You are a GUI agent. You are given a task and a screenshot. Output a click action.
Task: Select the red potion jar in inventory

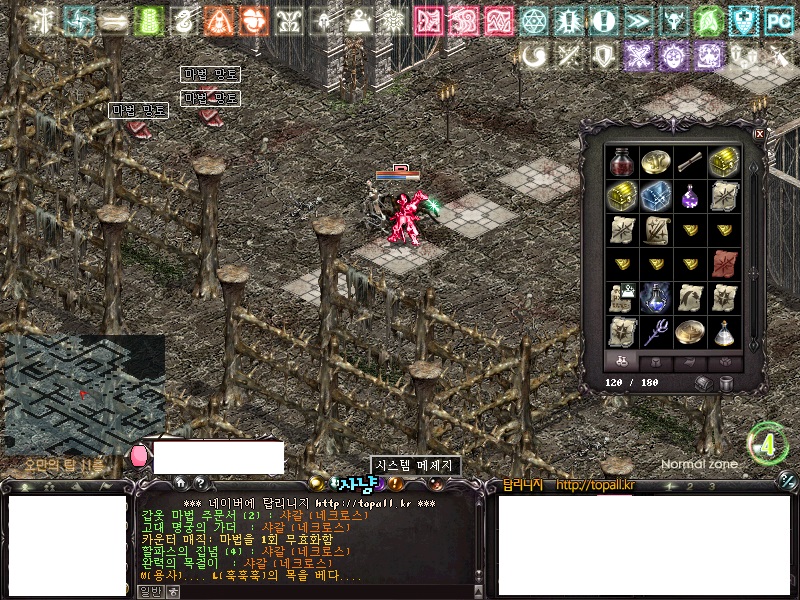pyautogui.click(x=622, y=162)
